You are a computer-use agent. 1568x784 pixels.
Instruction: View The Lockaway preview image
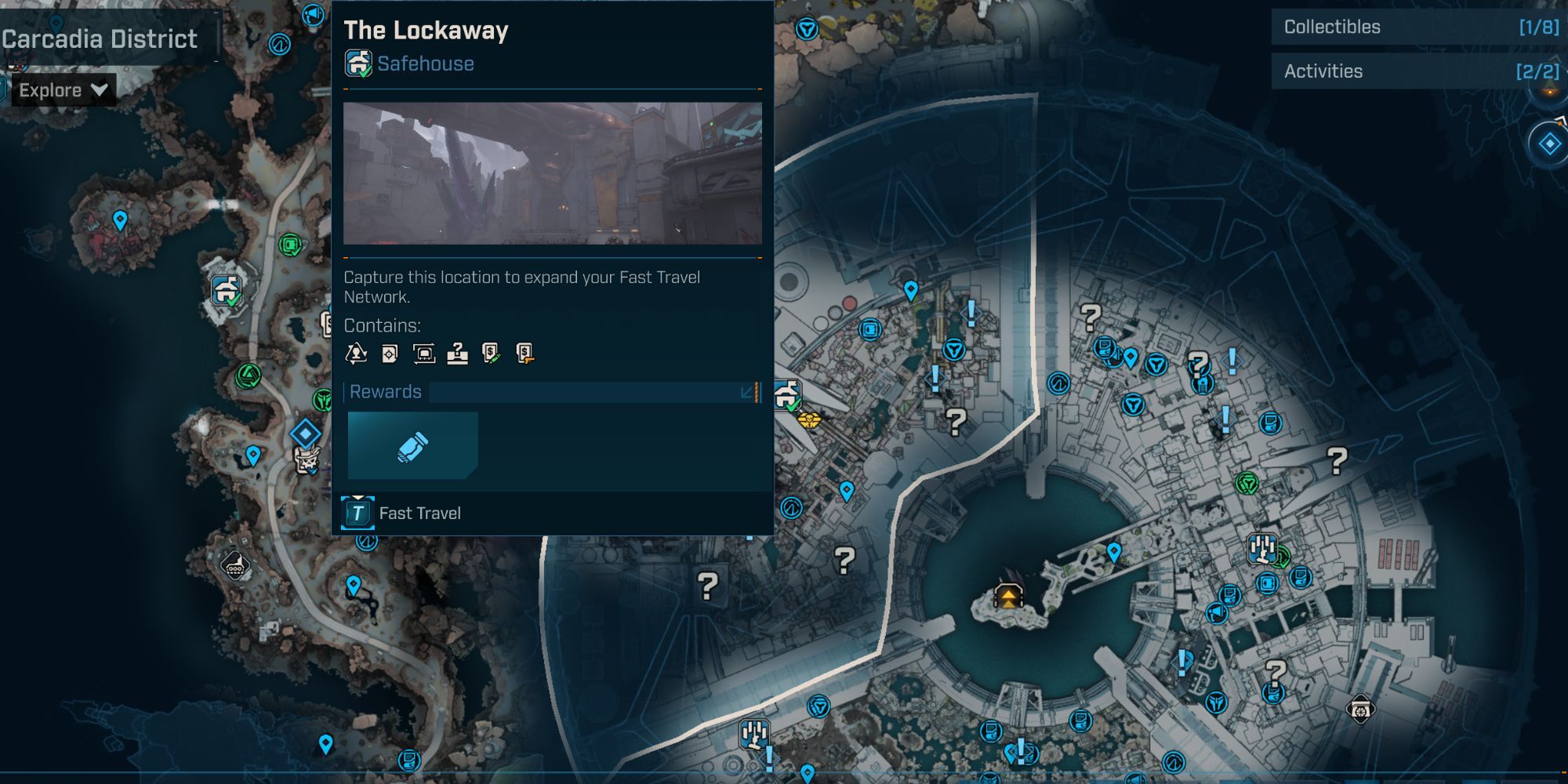552,173
